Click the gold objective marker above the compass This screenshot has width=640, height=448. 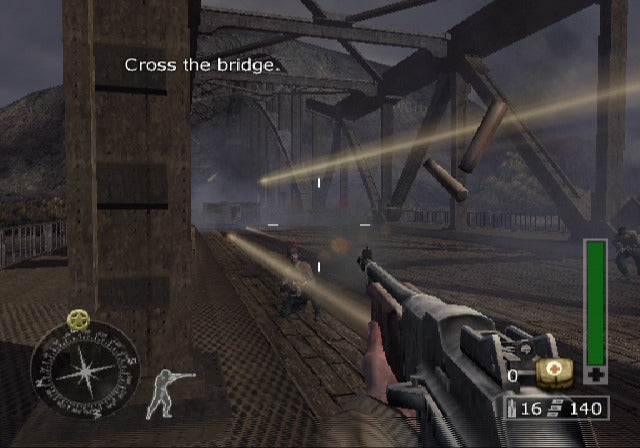(78, 320)
